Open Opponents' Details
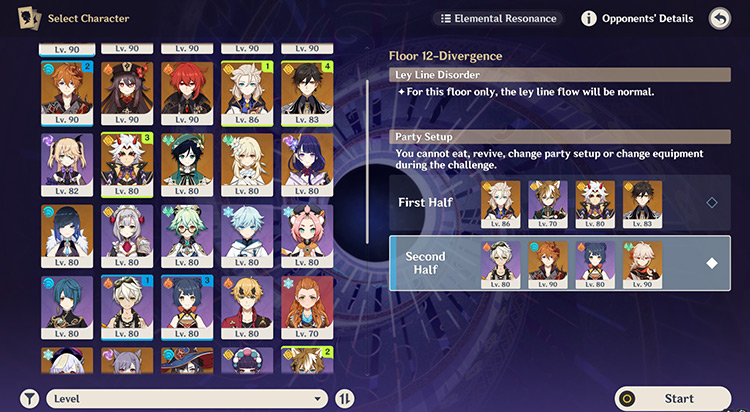 (637, 18)
